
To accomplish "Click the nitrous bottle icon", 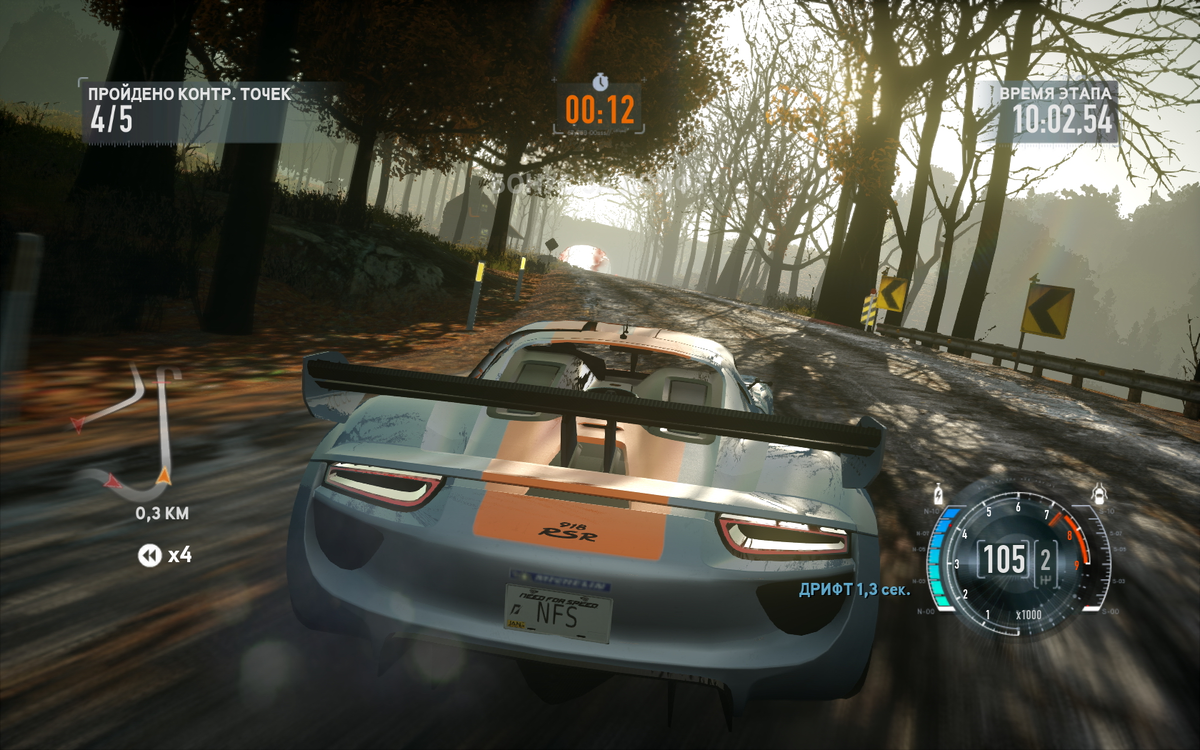I will 938,493.
